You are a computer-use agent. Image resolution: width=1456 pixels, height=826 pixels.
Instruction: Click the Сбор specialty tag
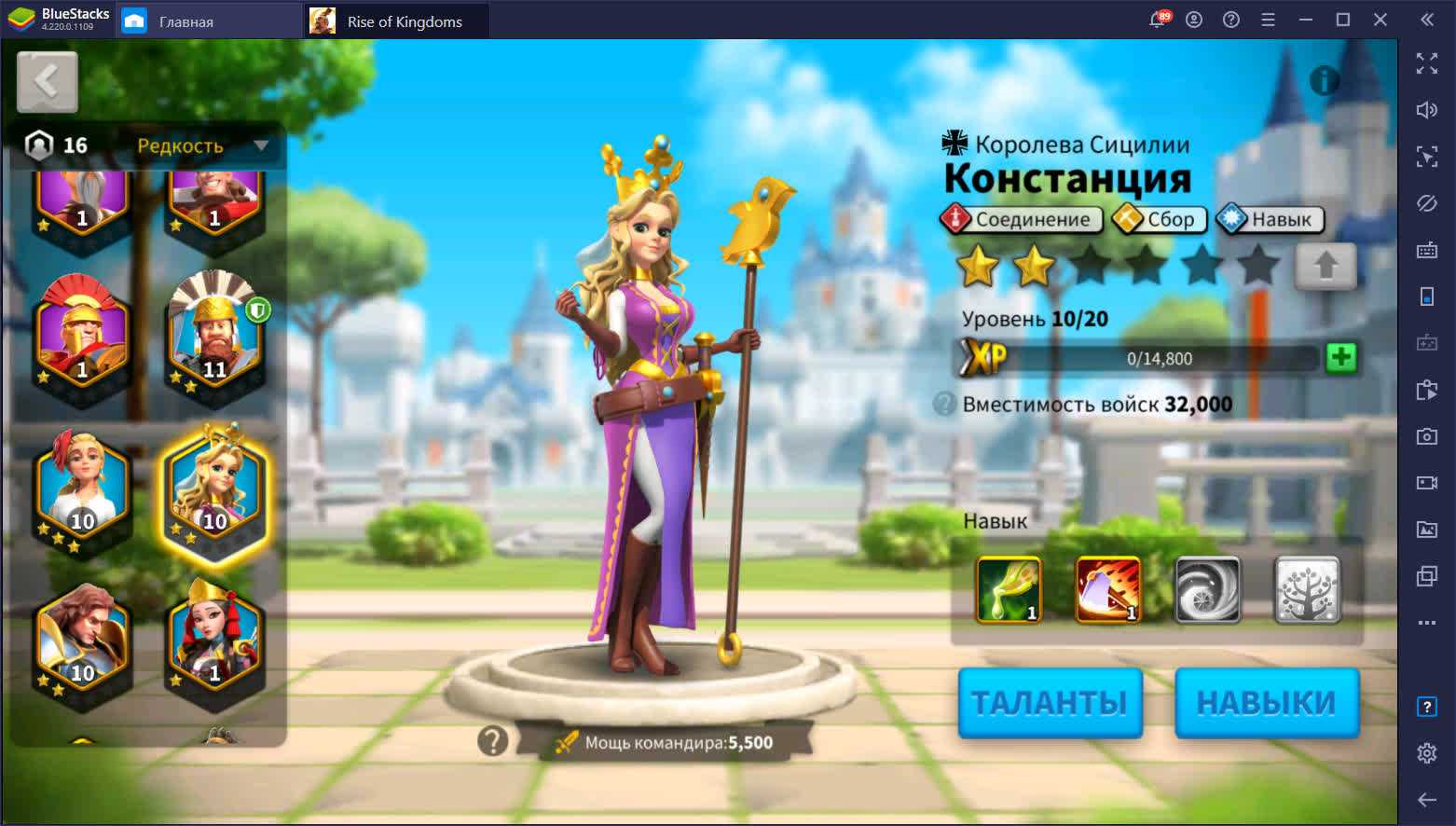pos(1159,220)
